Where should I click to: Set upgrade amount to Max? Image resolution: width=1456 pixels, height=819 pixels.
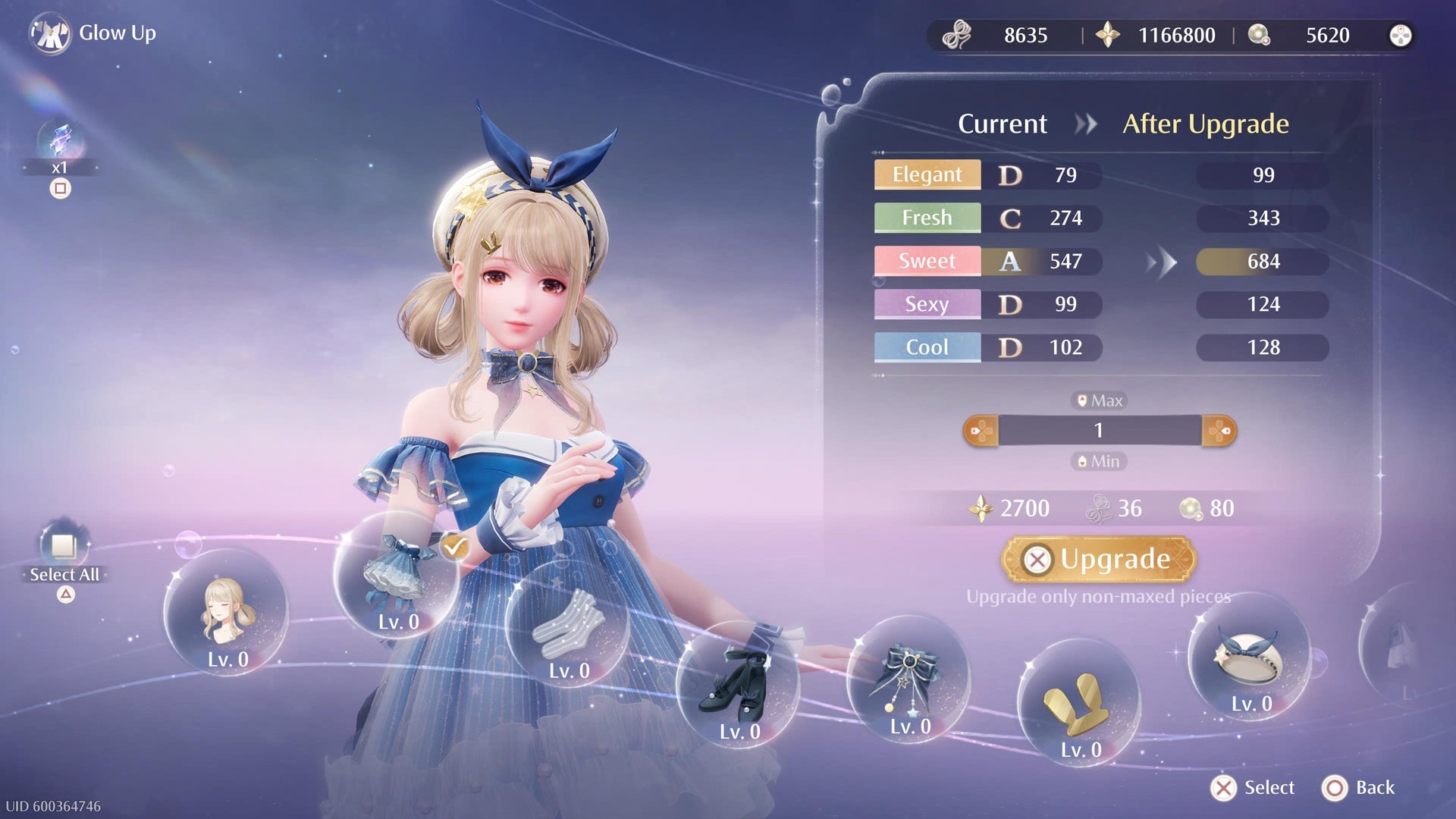1099,400
